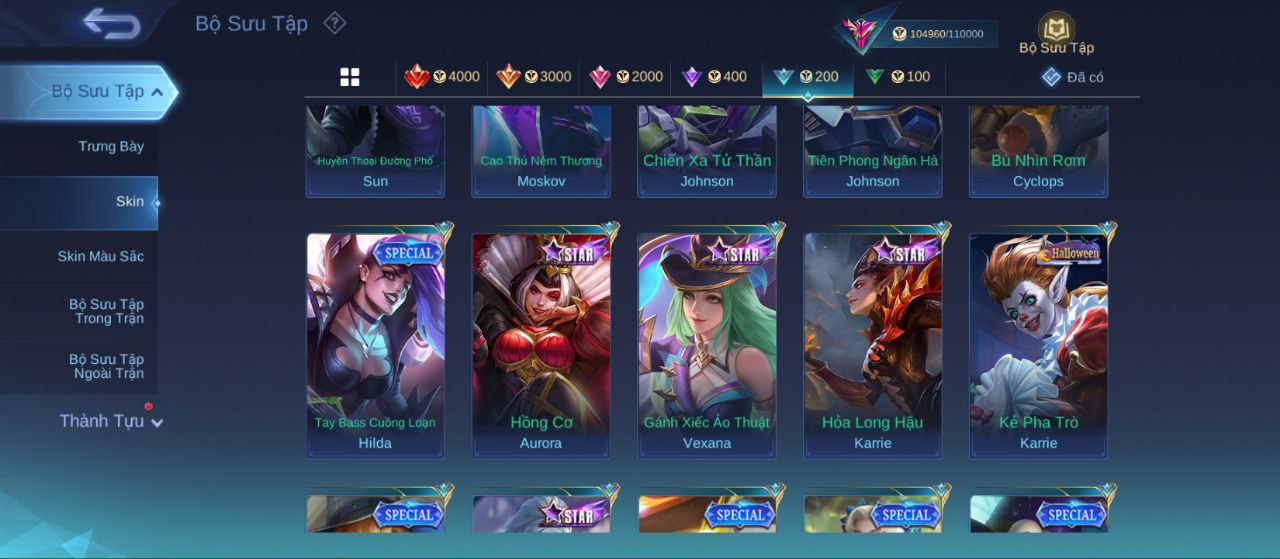
Task: Open the Trưng Bày menu entry
Action: coord(111,147)
